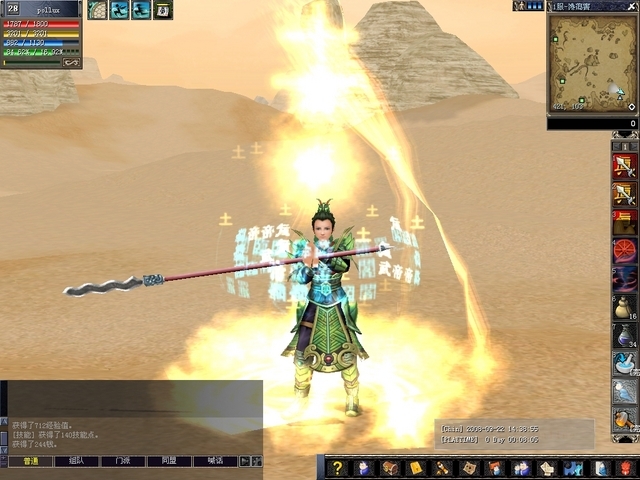This screenshot has width=640, height=480.
Task: Select the turtle shell buff icon
Action: point(97,10)
